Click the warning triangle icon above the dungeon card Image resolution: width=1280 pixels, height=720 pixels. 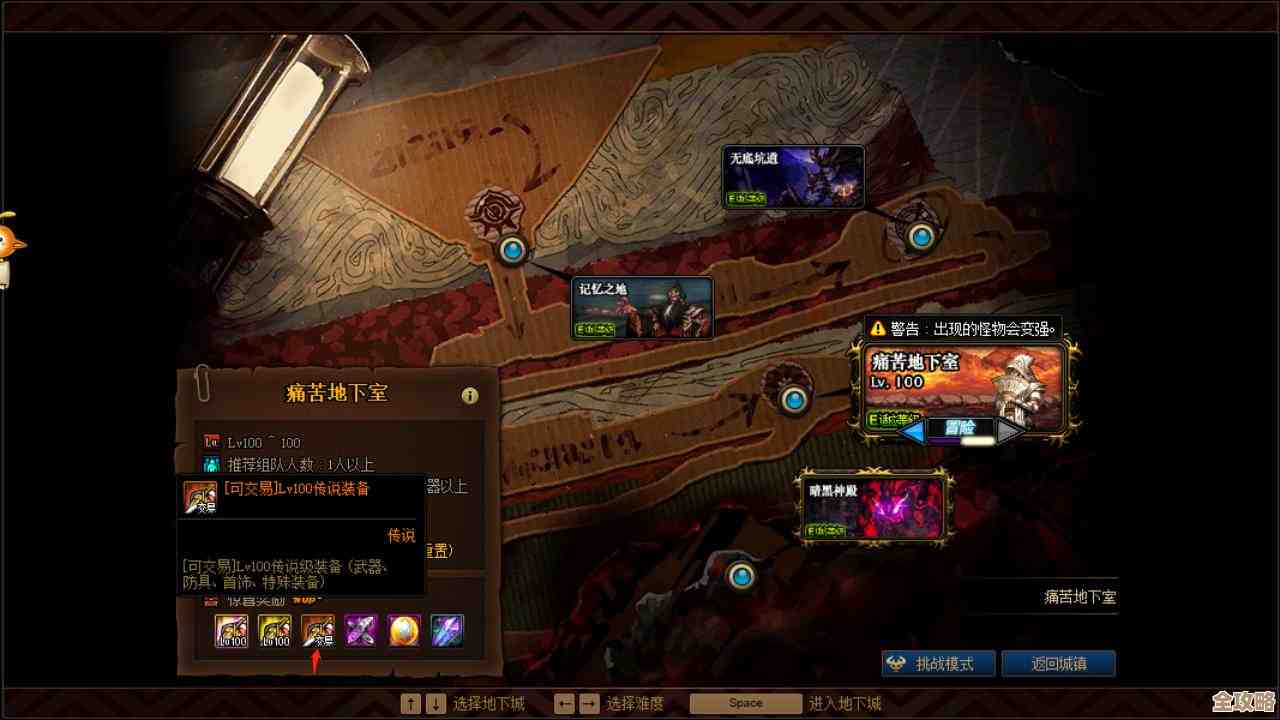point(877,328)
